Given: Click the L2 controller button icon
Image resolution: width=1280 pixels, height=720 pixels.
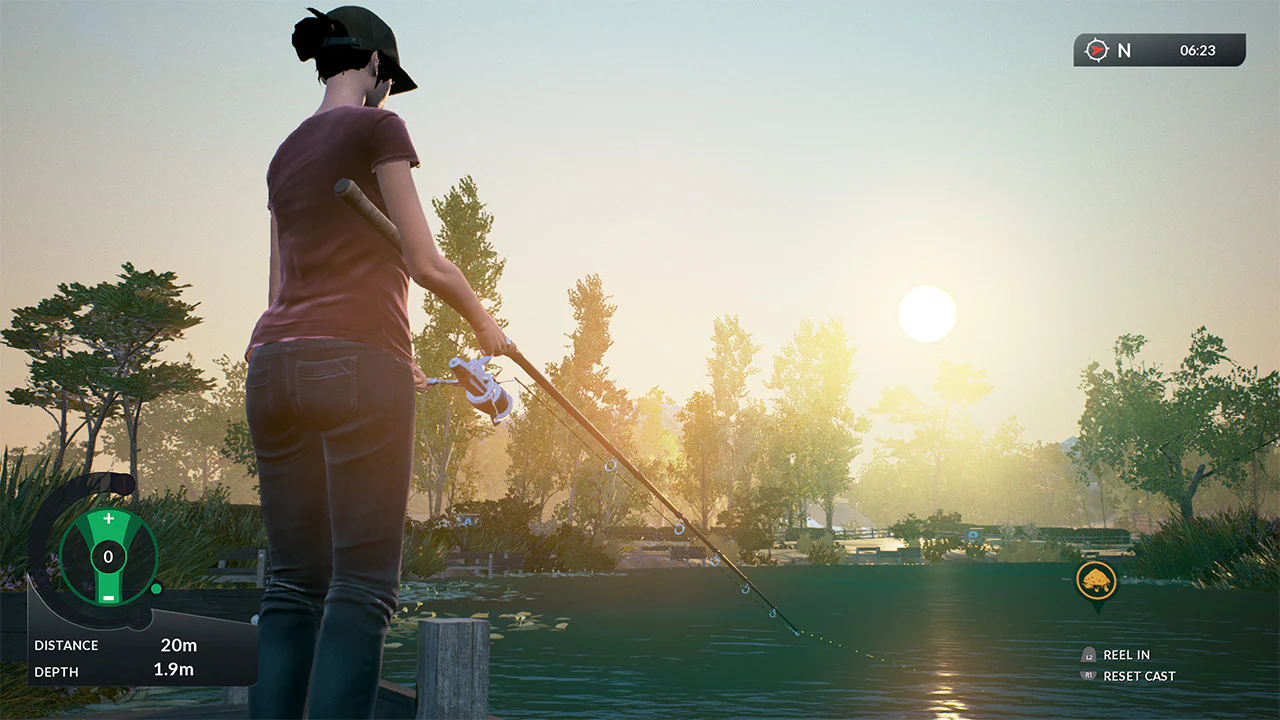Looking at the screenshot, I should [1089, 657].
